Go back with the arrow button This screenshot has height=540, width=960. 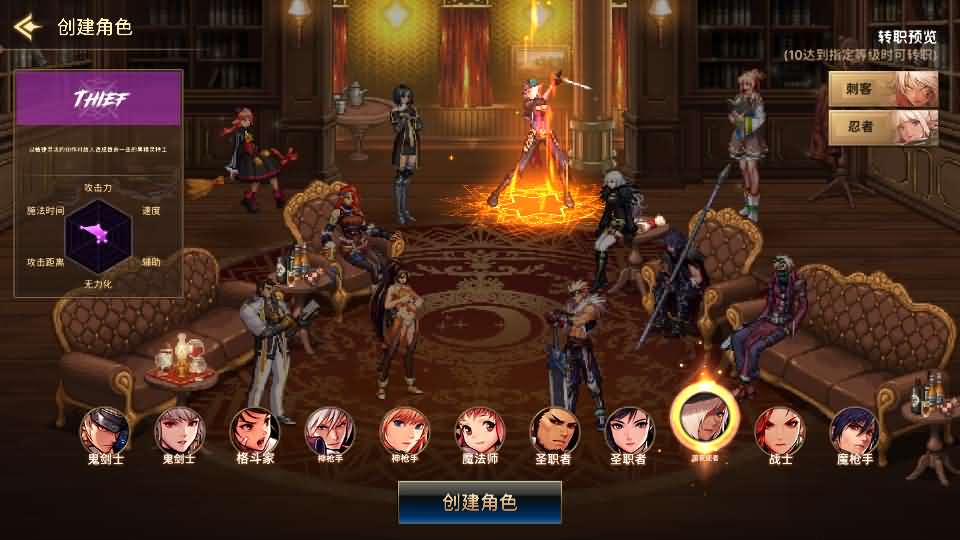point(27,26)
